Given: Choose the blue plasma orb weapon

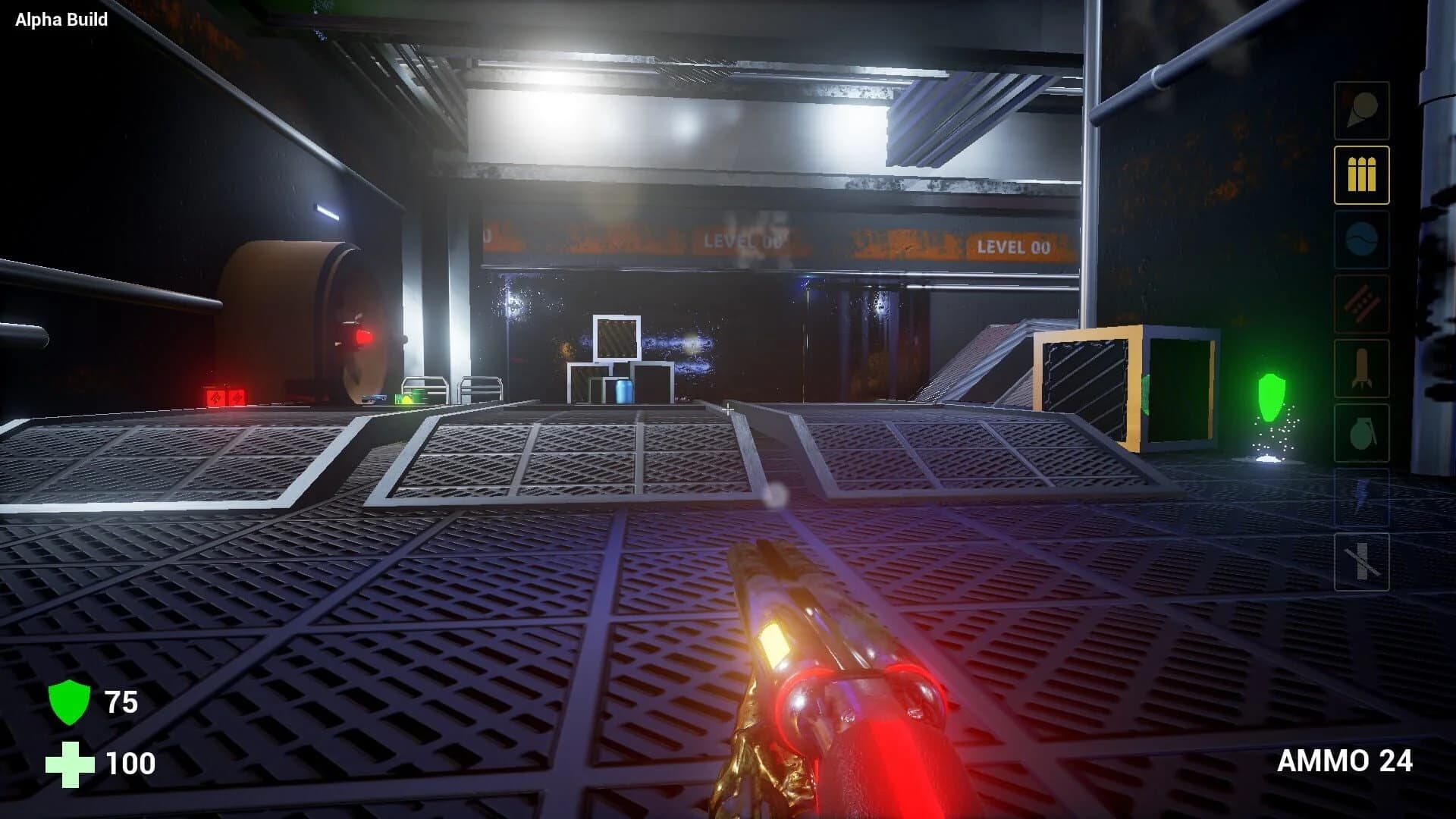Looking at the screenshot, I should click(1361, 239).
